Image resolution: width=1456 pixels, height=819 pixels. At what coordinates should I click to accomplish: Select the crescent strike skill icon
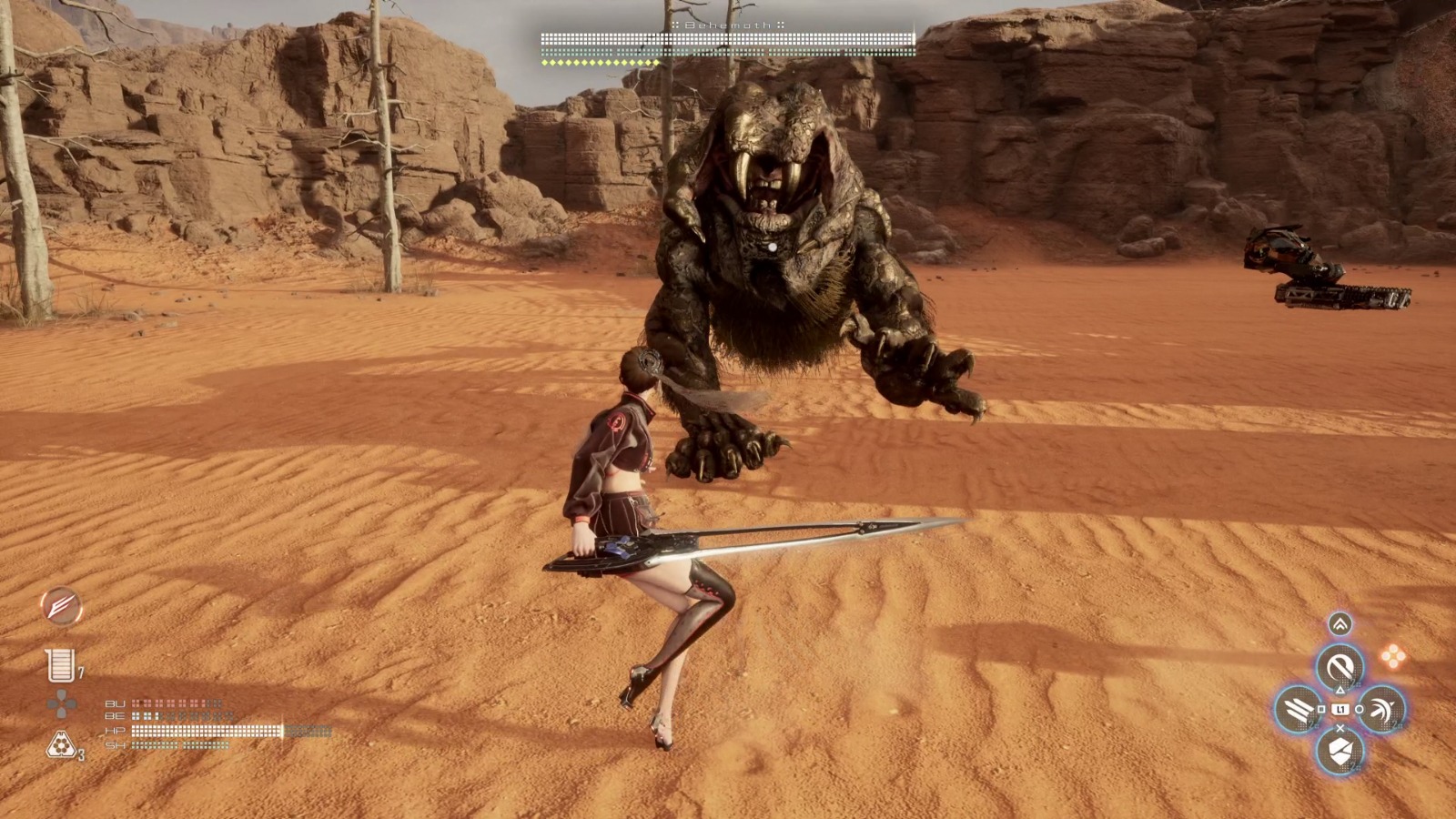point(1381,709)
